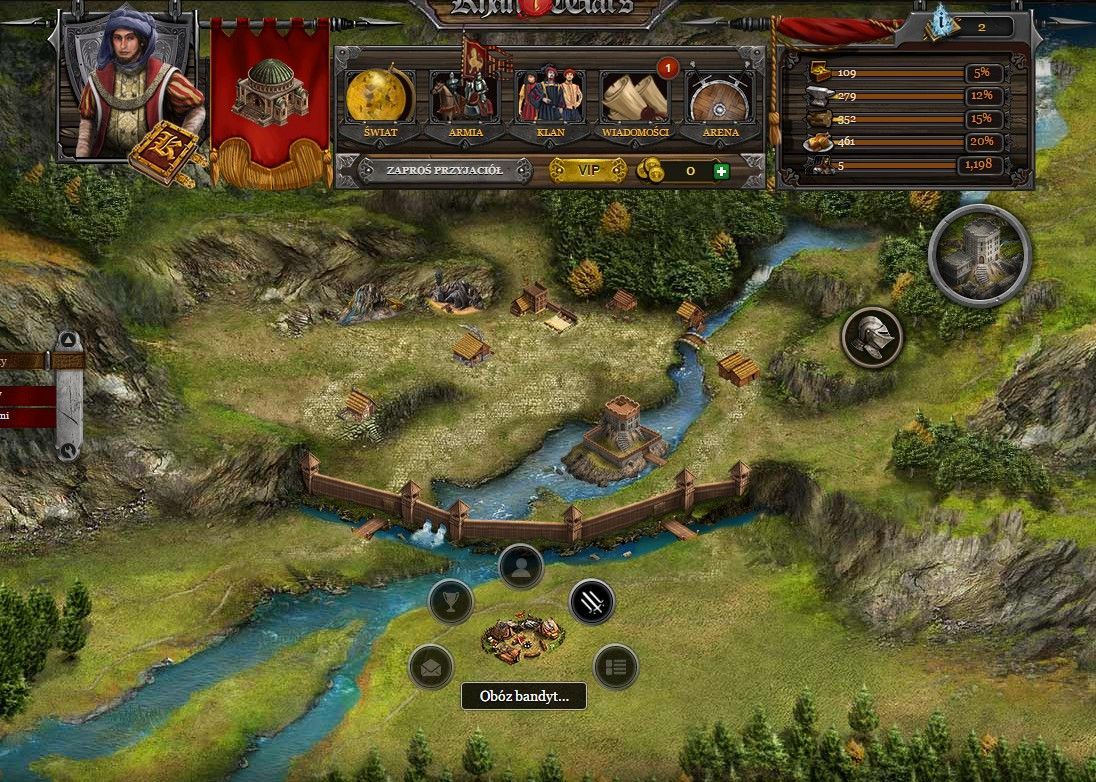Viewport: 1096px width, 782px height.
Task: Open the Klan clan menu
Action: 550,98
